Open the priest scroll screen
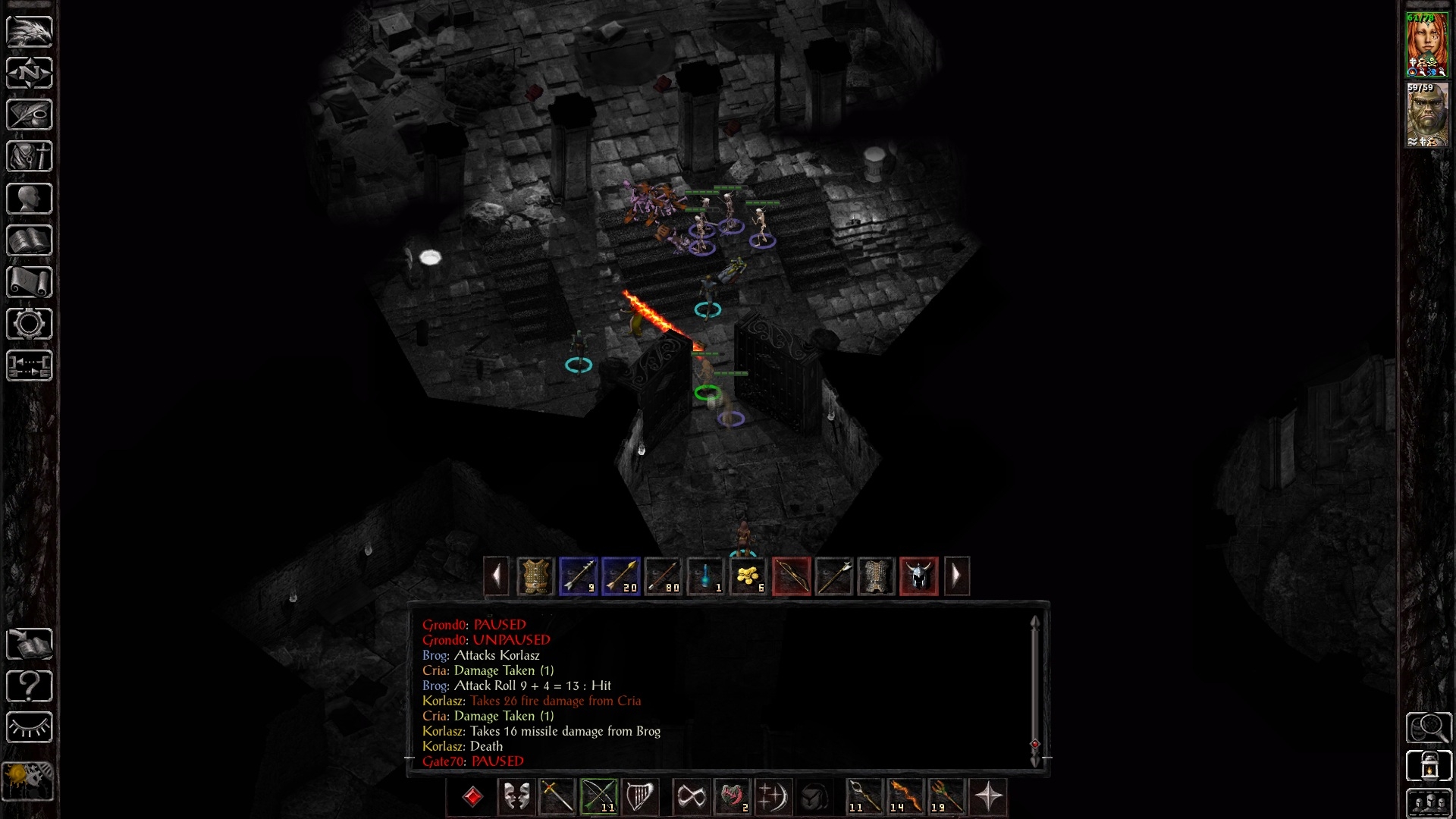1456x819 pixels. click(x=30, y=282)
